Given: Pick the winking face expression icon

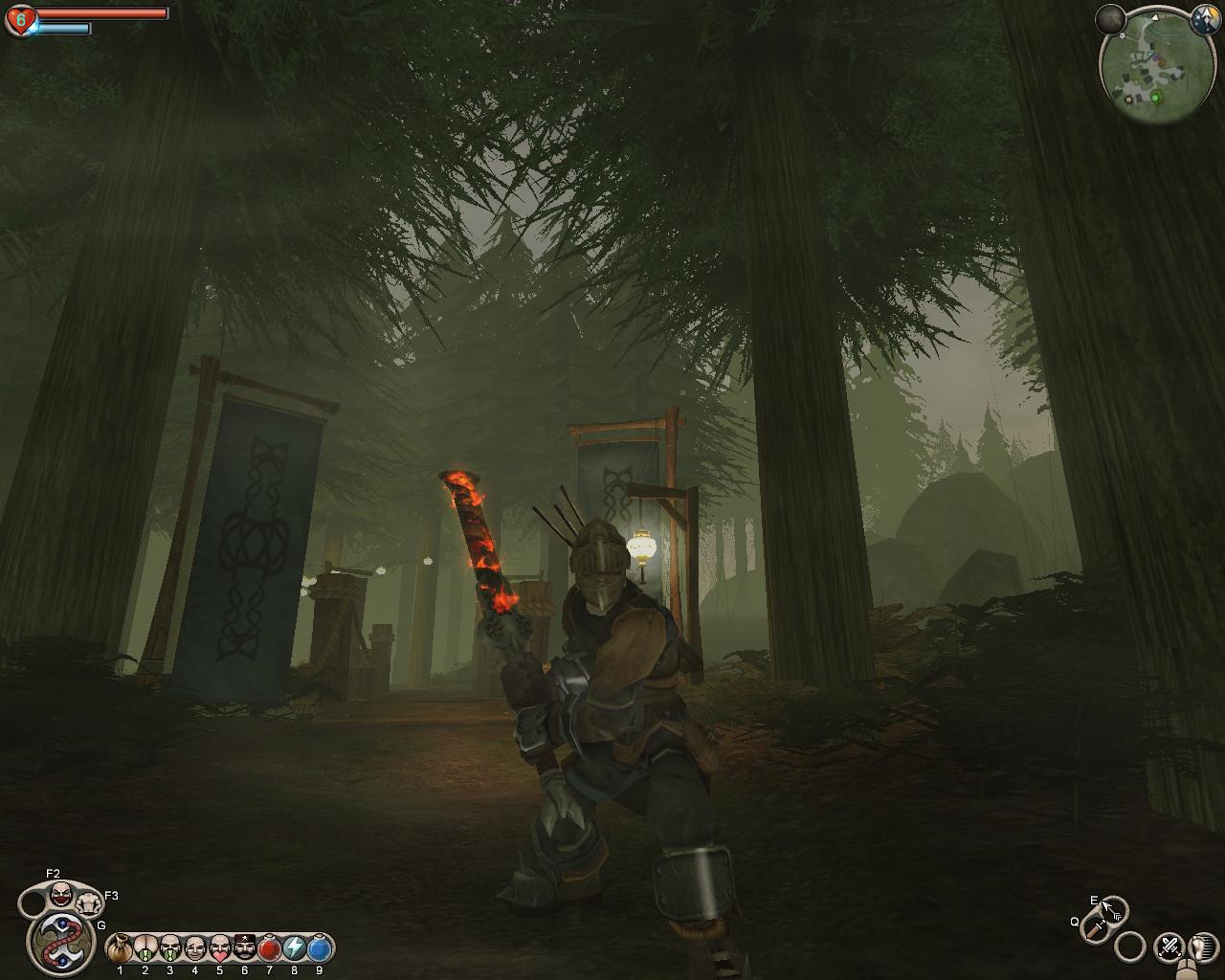Looking at the screenshot, I should pyautogui.click(x=194, y=948).
